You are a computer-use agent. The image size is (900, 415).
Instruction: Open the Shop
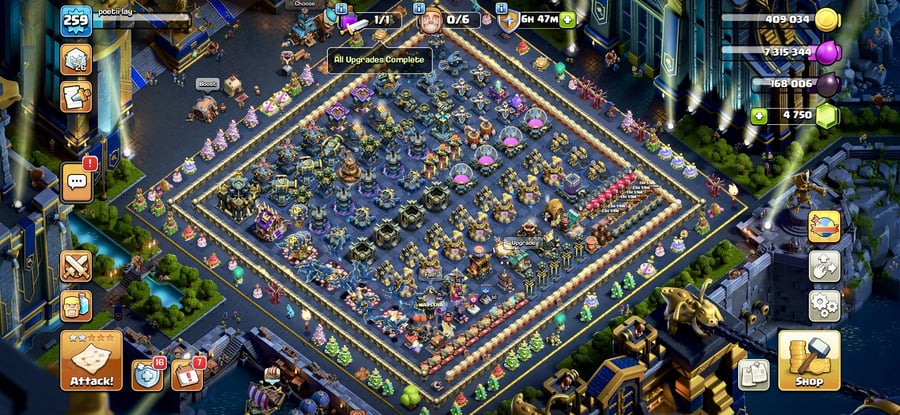coord(809,360)
